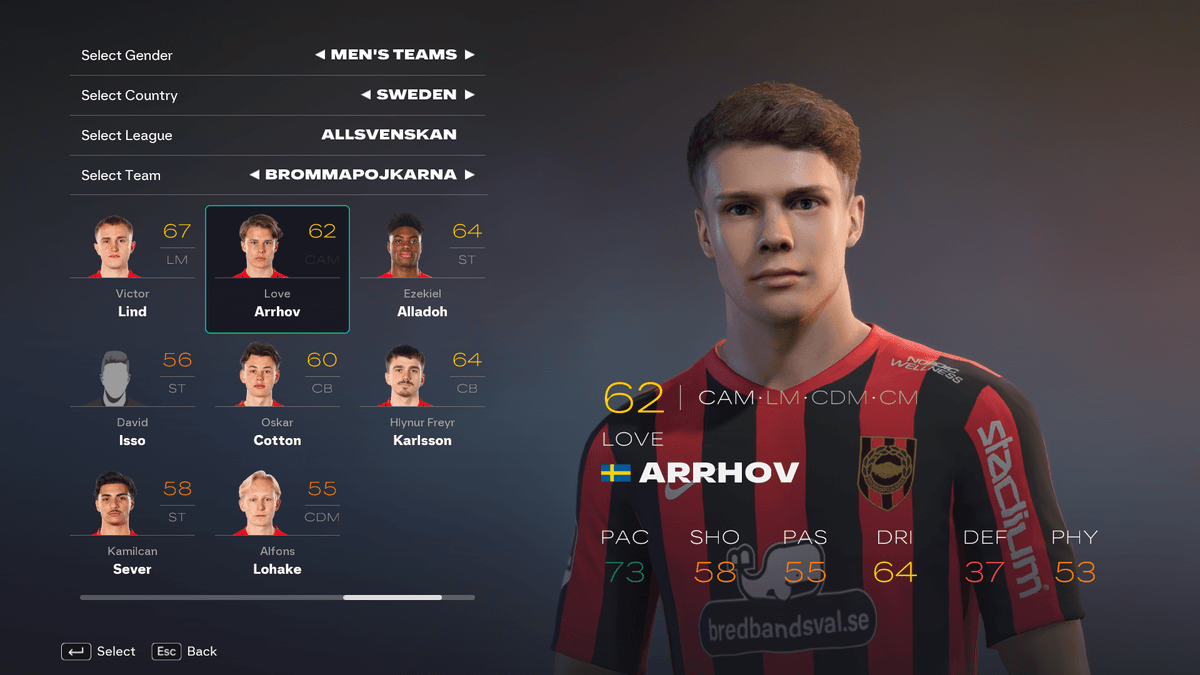Select David Isso player card
The height and width of the screenshot is (675, 1200).
point(132,397)
